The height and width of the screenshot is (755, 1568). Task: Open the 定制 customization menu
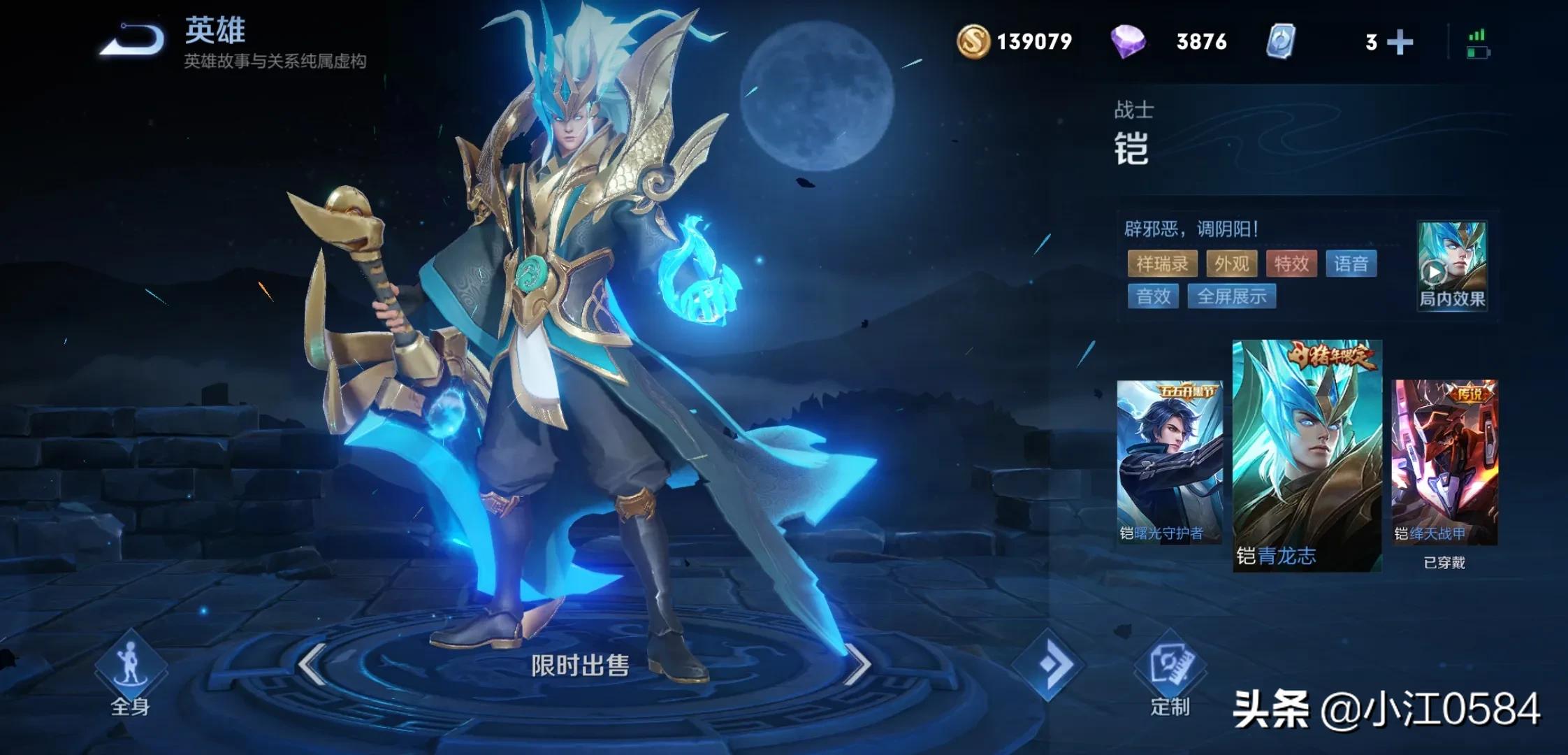1170,675
